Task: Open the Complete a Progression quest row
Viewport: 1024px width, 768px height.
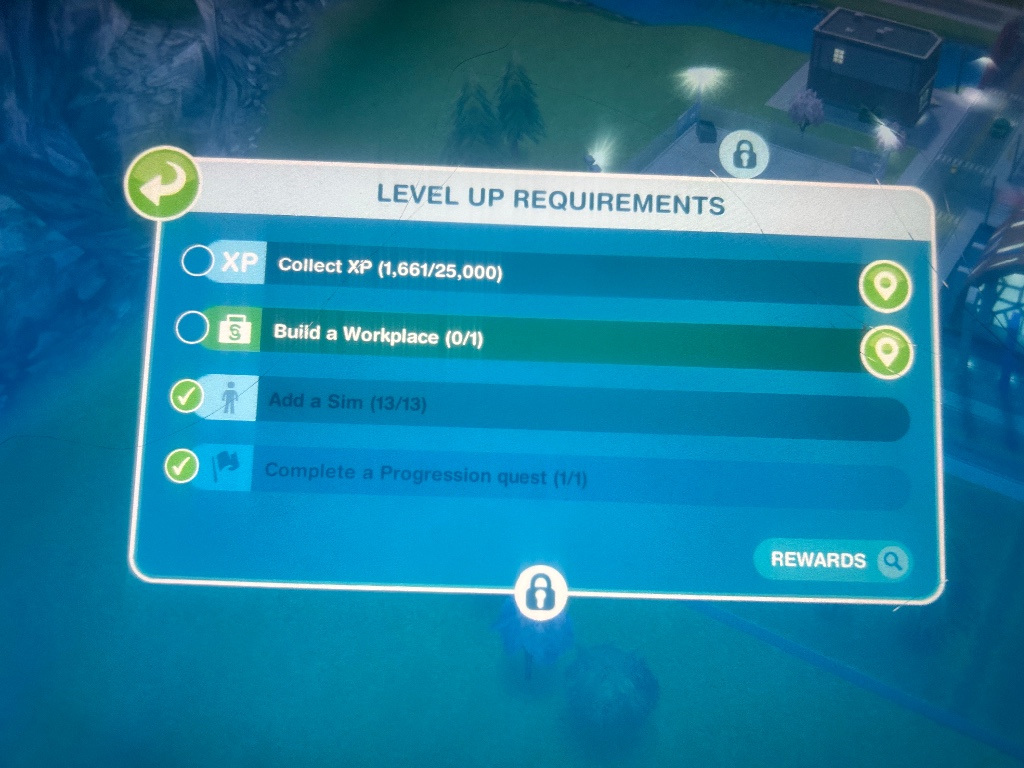Action: pyautogui.click(x=560, y=477)
